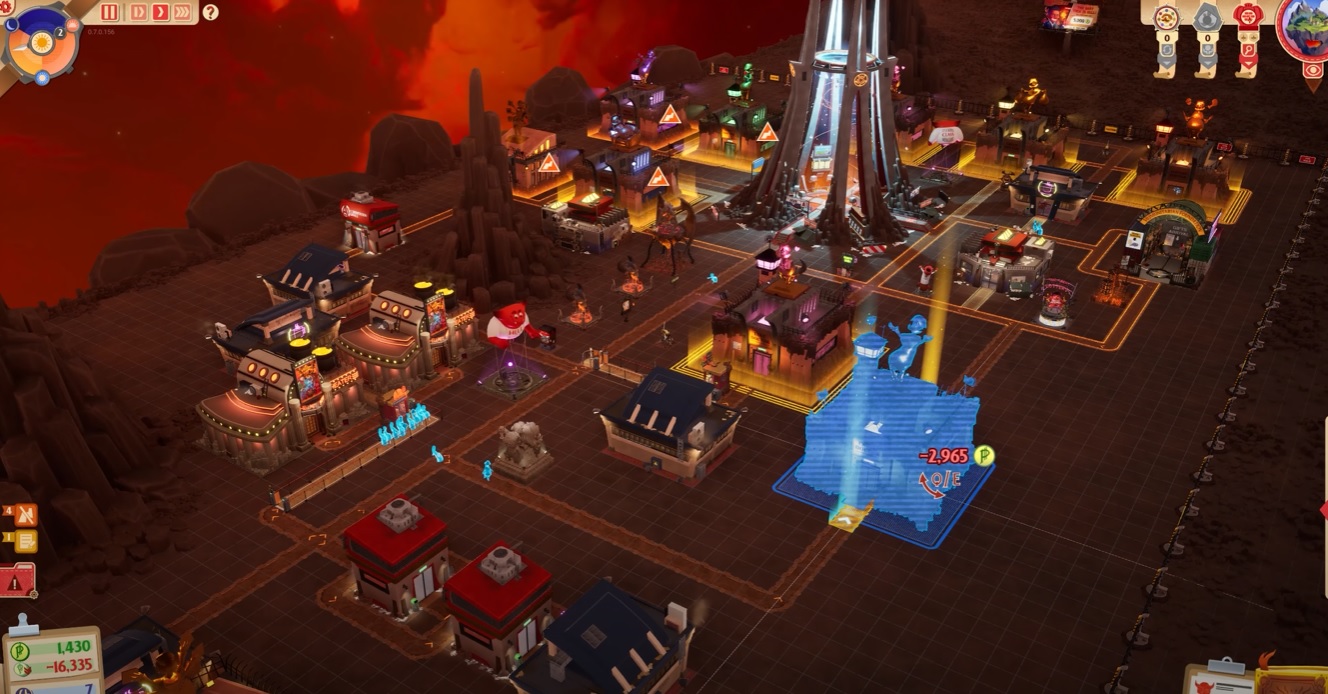
Task: Select the grey hexagonal eye badge
Action: click(1206, 18)
